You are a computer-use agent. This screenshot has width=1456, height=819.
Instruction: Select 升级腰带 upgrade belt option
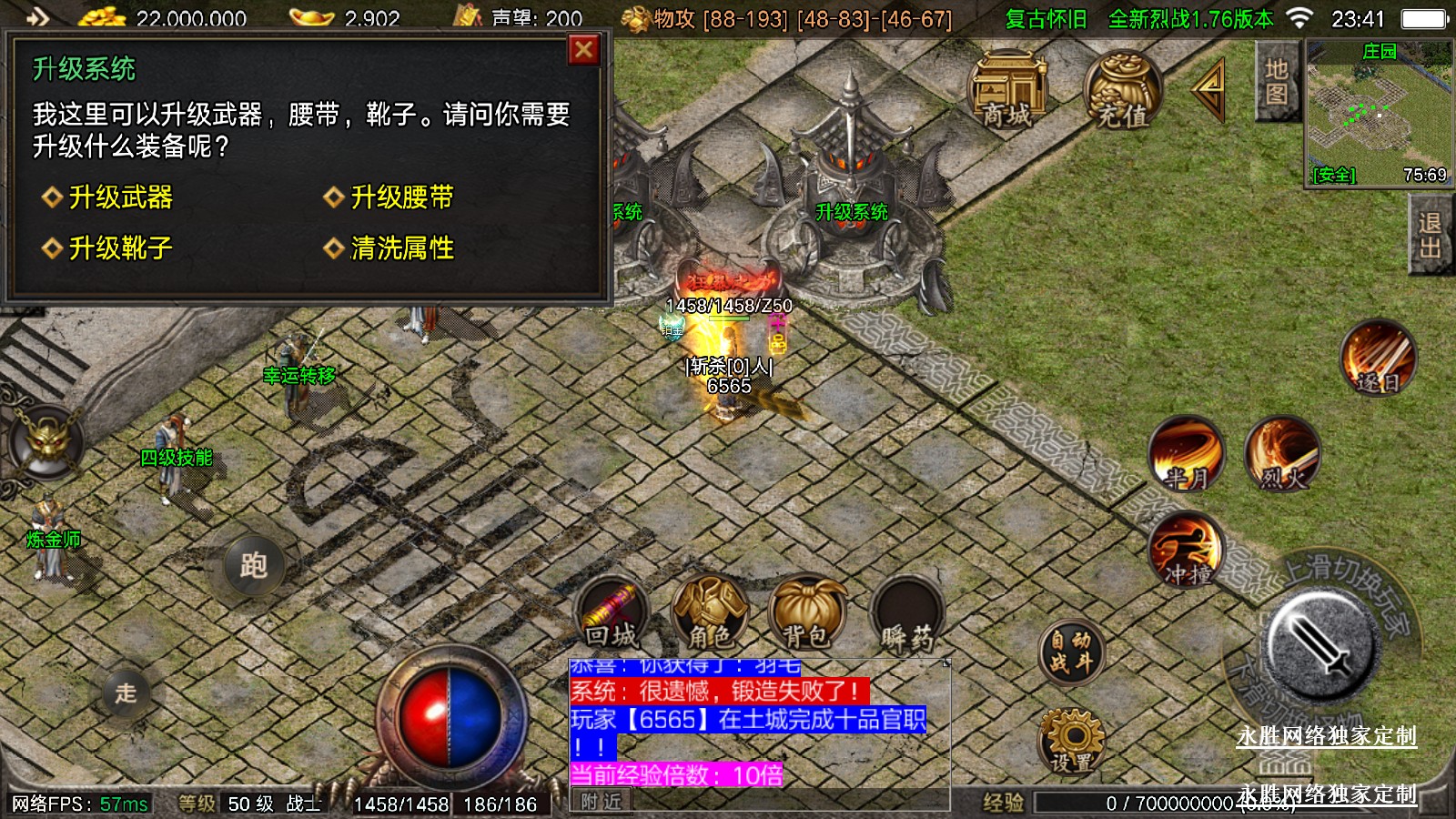401,197
